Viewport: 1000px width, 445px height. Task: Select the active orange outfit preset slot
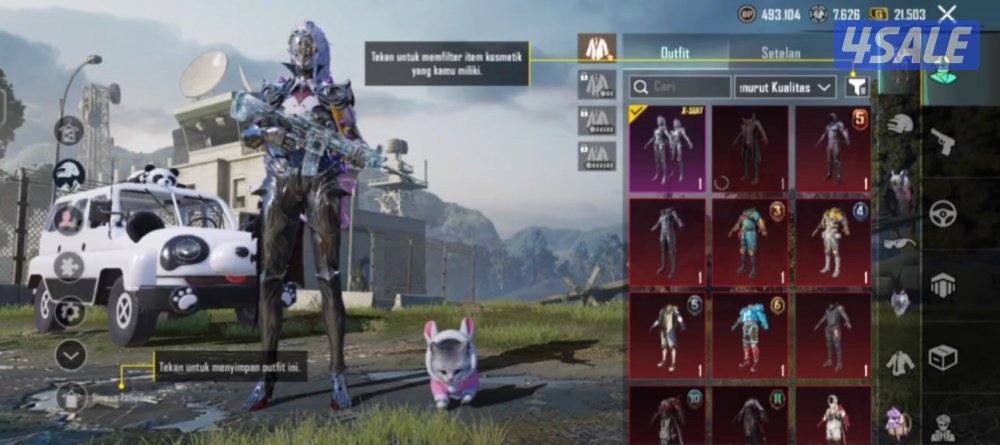597,47
